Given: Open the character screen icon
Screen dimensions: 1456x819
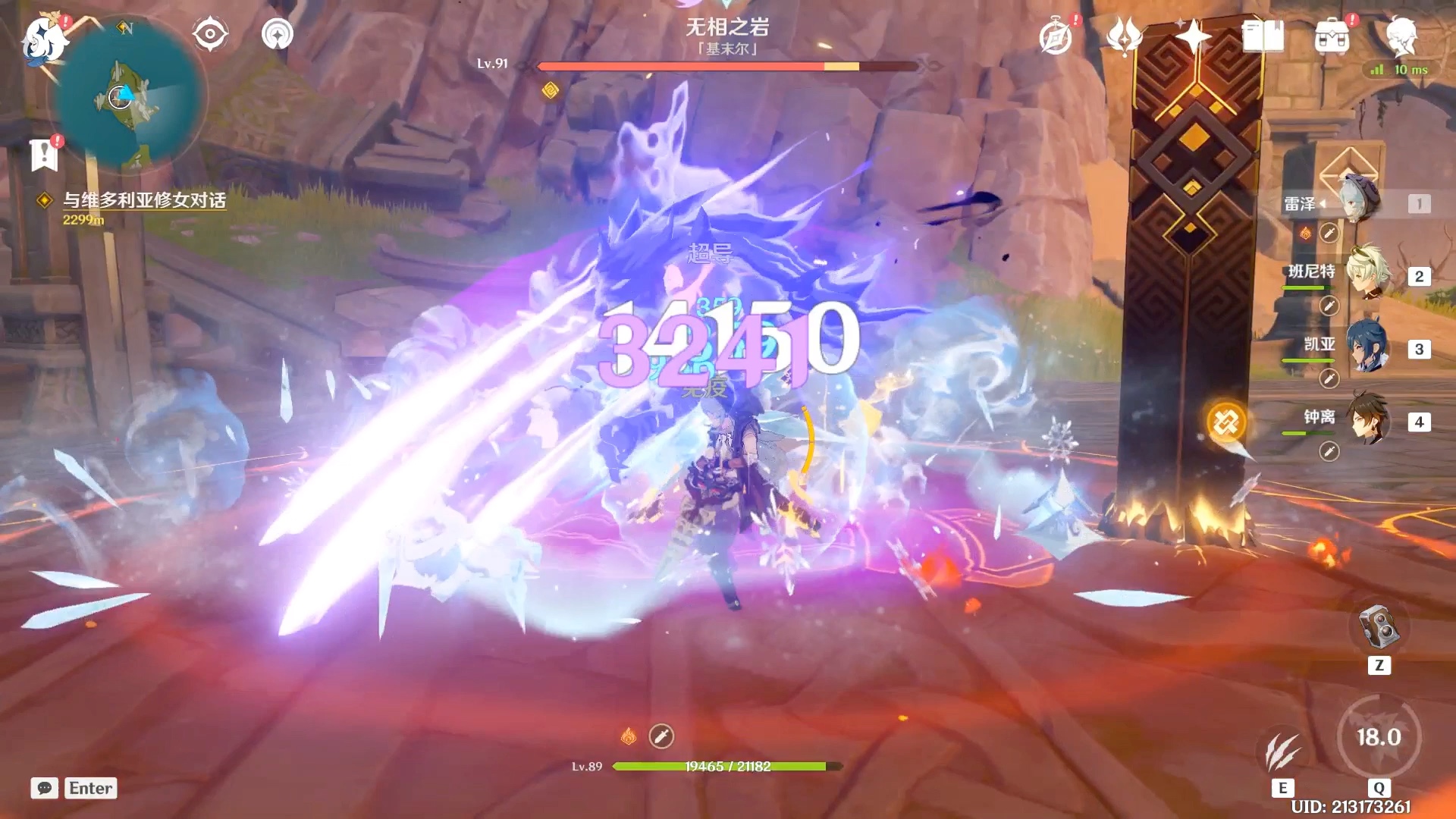Looking at the screenshot, I should 1401,36.
